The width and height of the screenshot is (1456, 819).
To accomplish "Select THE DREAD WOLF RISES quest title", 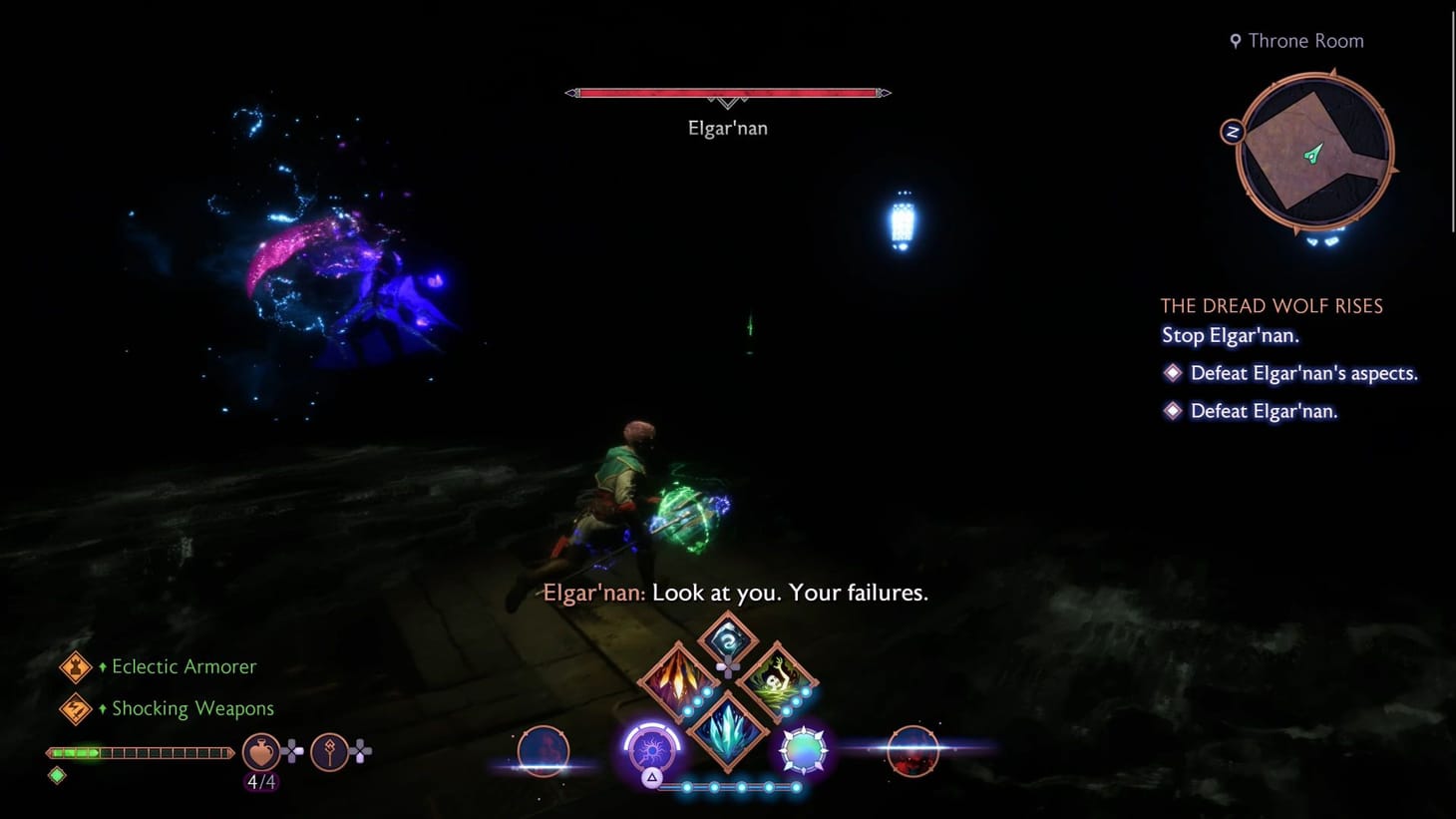I will [1271, 305].
